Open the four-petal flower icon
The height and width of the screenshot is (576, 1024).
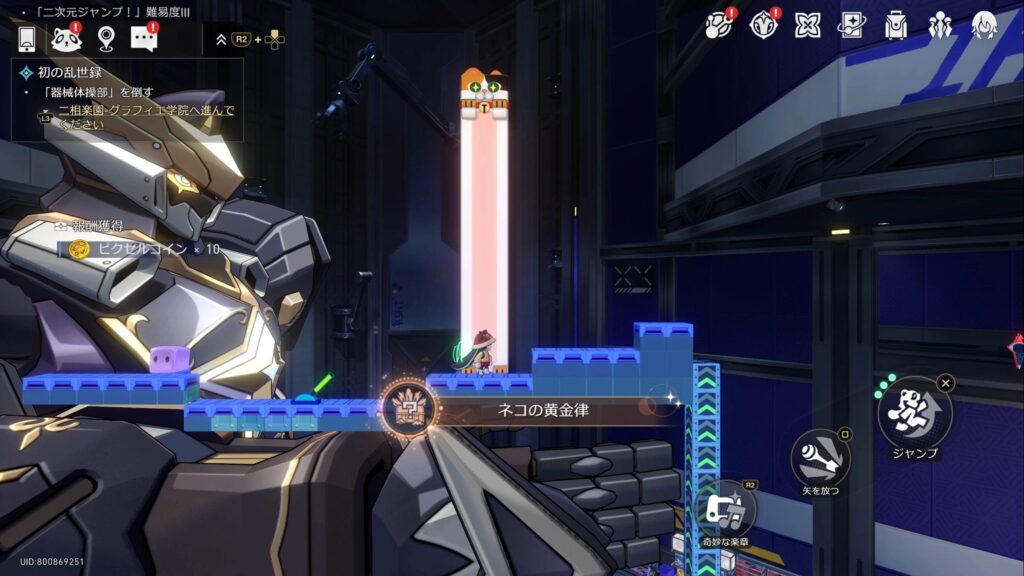click(x=807, y=25)
